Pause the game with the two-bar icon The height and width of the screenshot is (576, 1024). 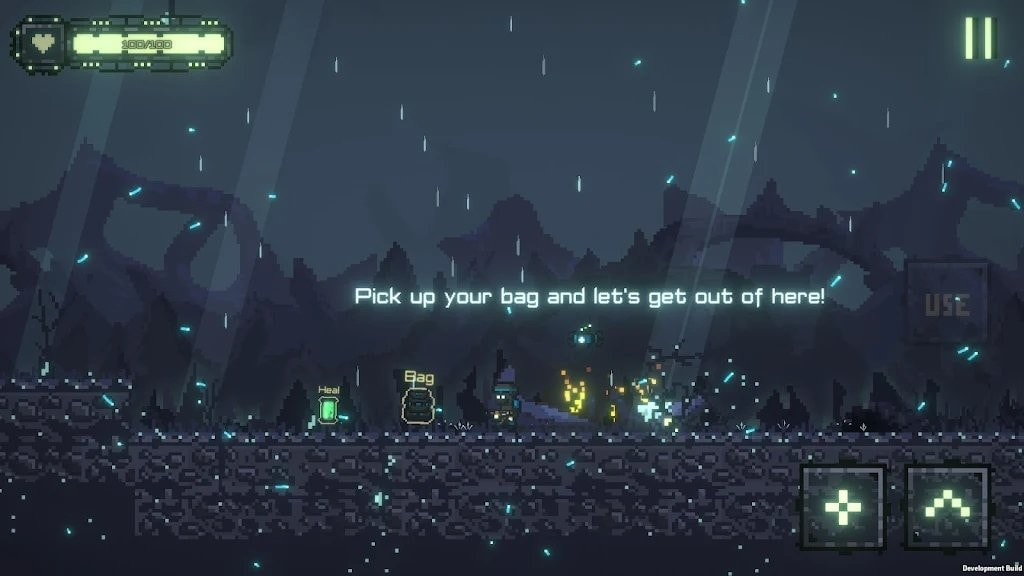[x=979, y=38]
